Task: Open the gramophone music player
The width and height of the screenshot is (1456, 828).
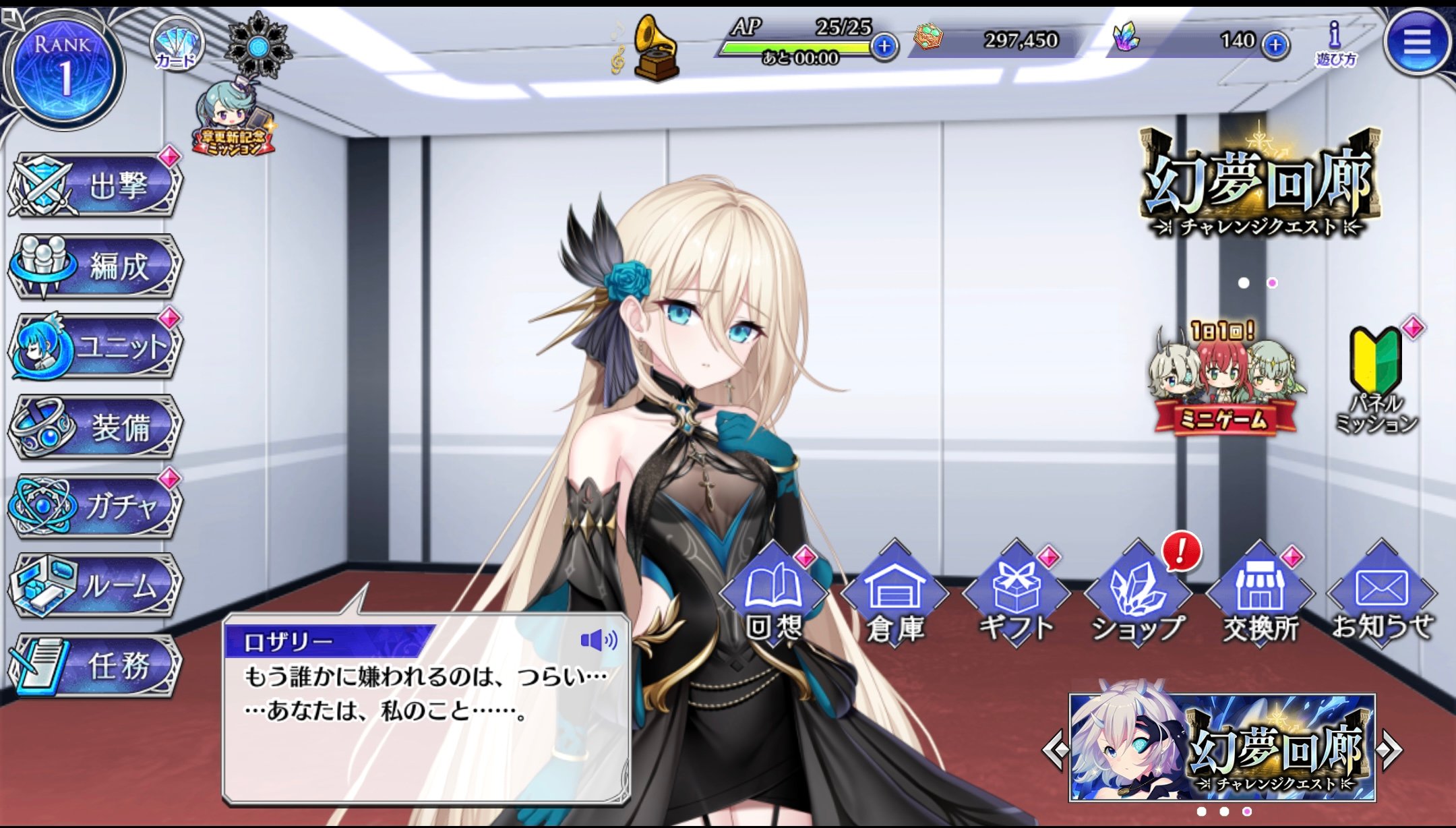Action: [x=655, y=49]
